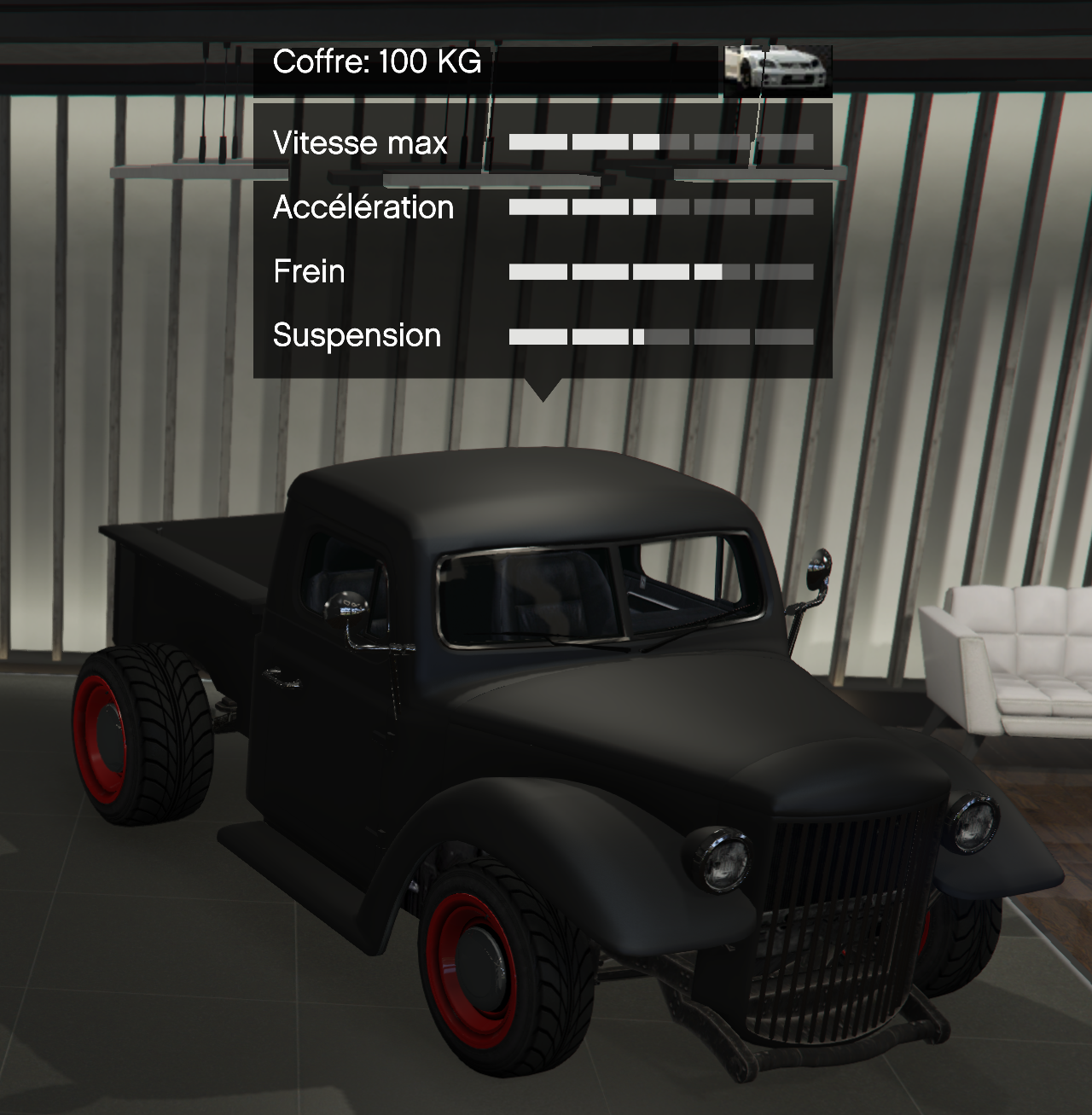1092x1115 pixels.
Task: Click the Suspension performance bar
Action: pos(661,335)
